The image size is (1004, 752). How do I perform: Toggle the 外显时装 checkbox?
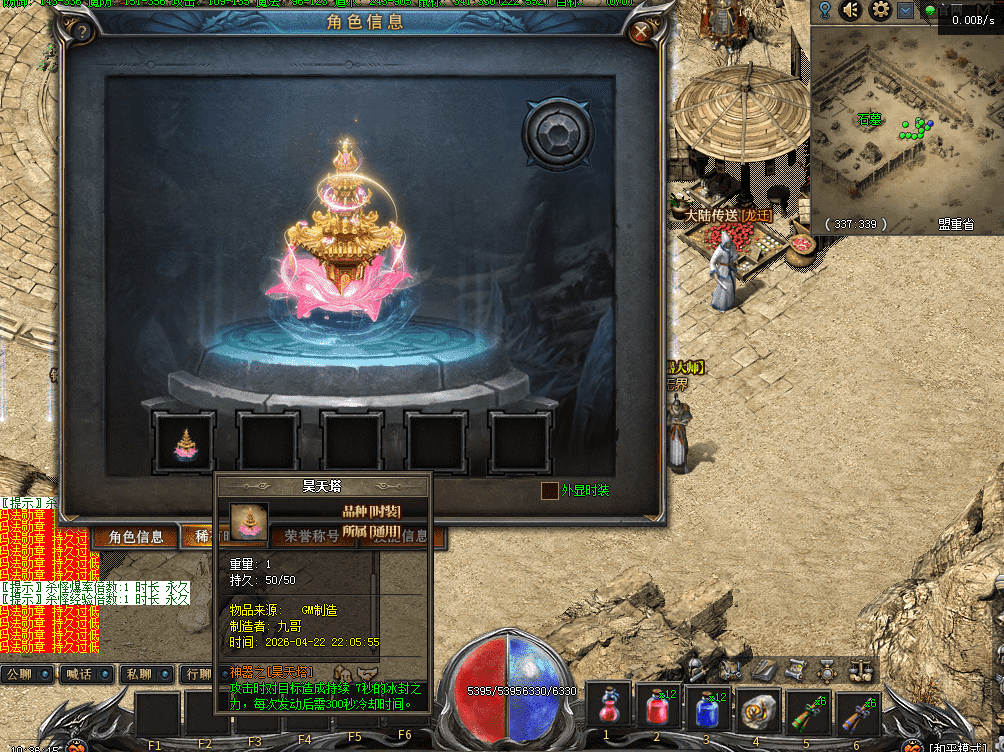(x=549, y=491)
